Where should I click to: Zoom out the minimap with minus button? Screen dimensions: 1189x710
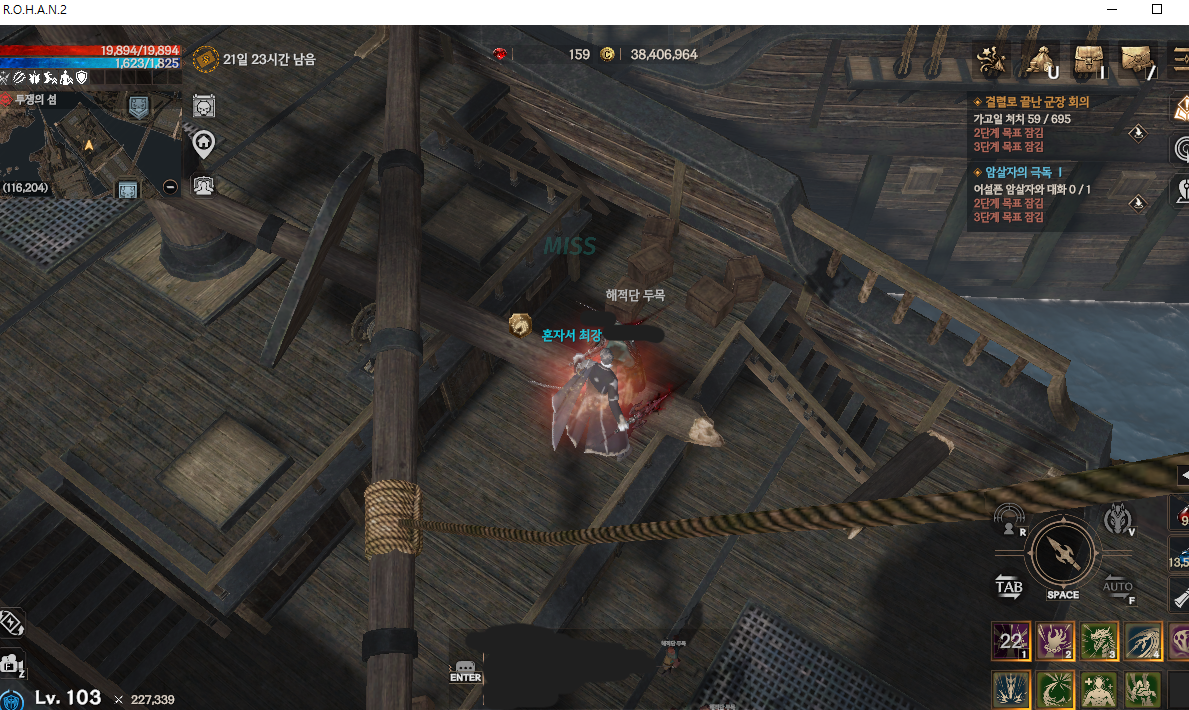(170, 186)
